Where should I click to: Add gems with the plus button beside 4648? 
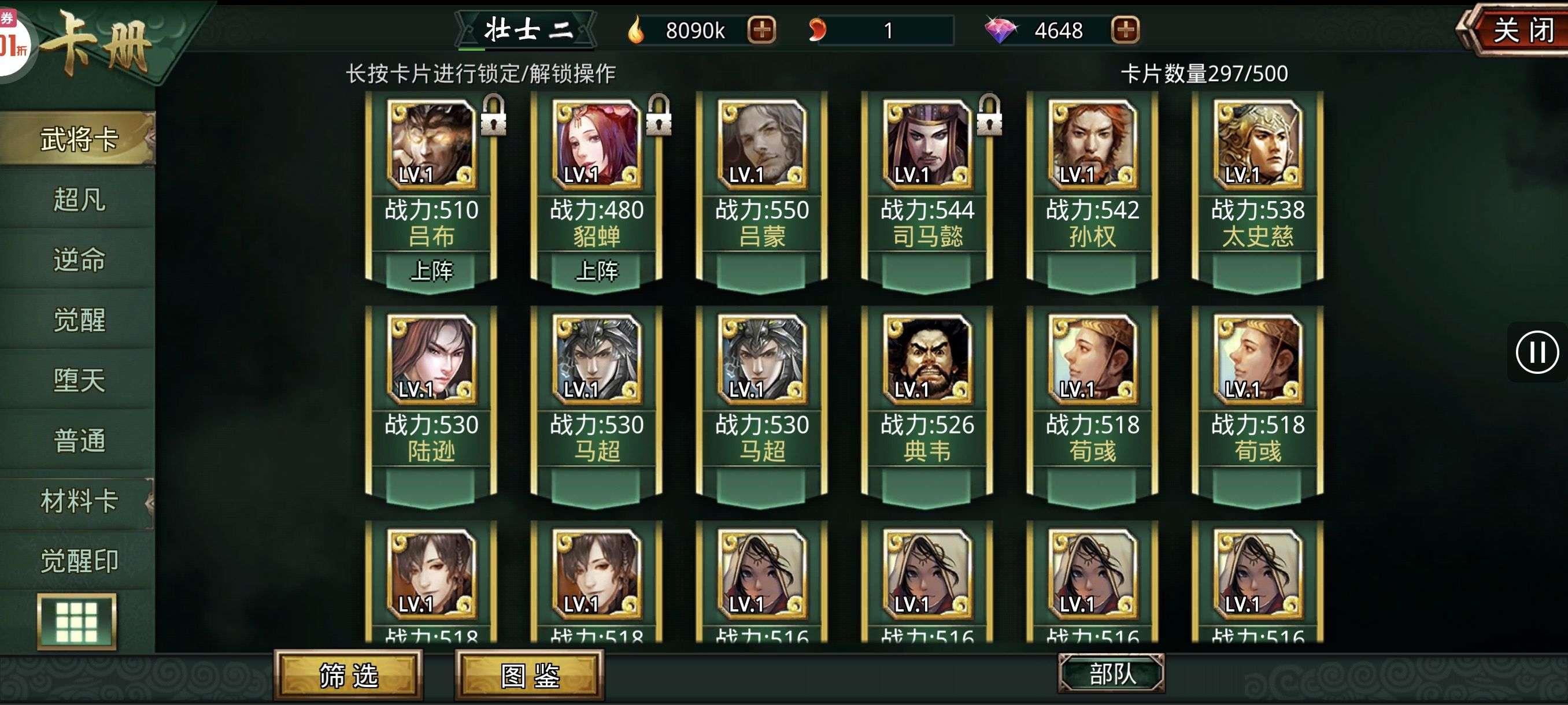(x=1125, y=30)
